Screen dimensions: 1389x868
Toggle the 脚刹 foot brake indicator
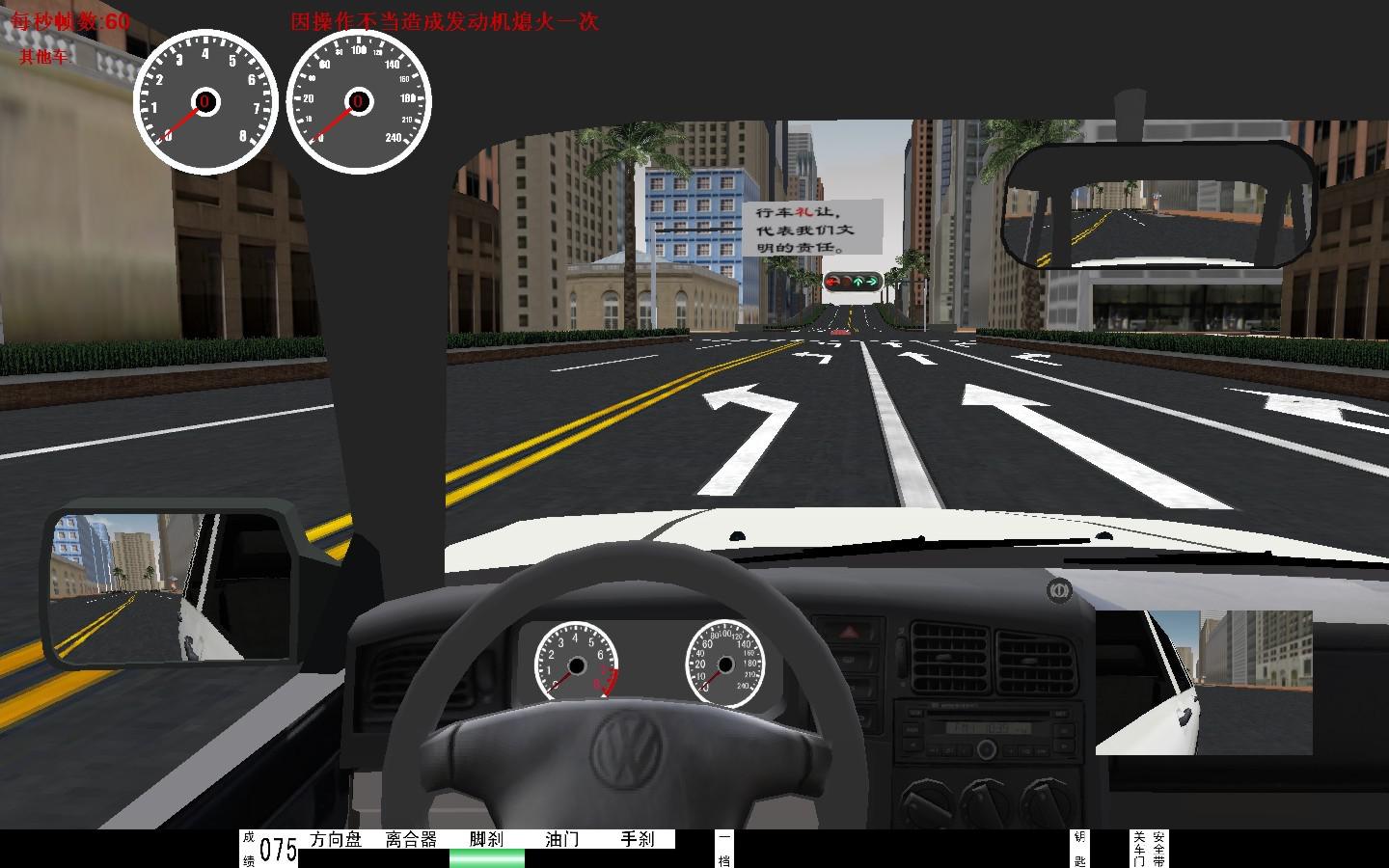click(x=487, y=840)
